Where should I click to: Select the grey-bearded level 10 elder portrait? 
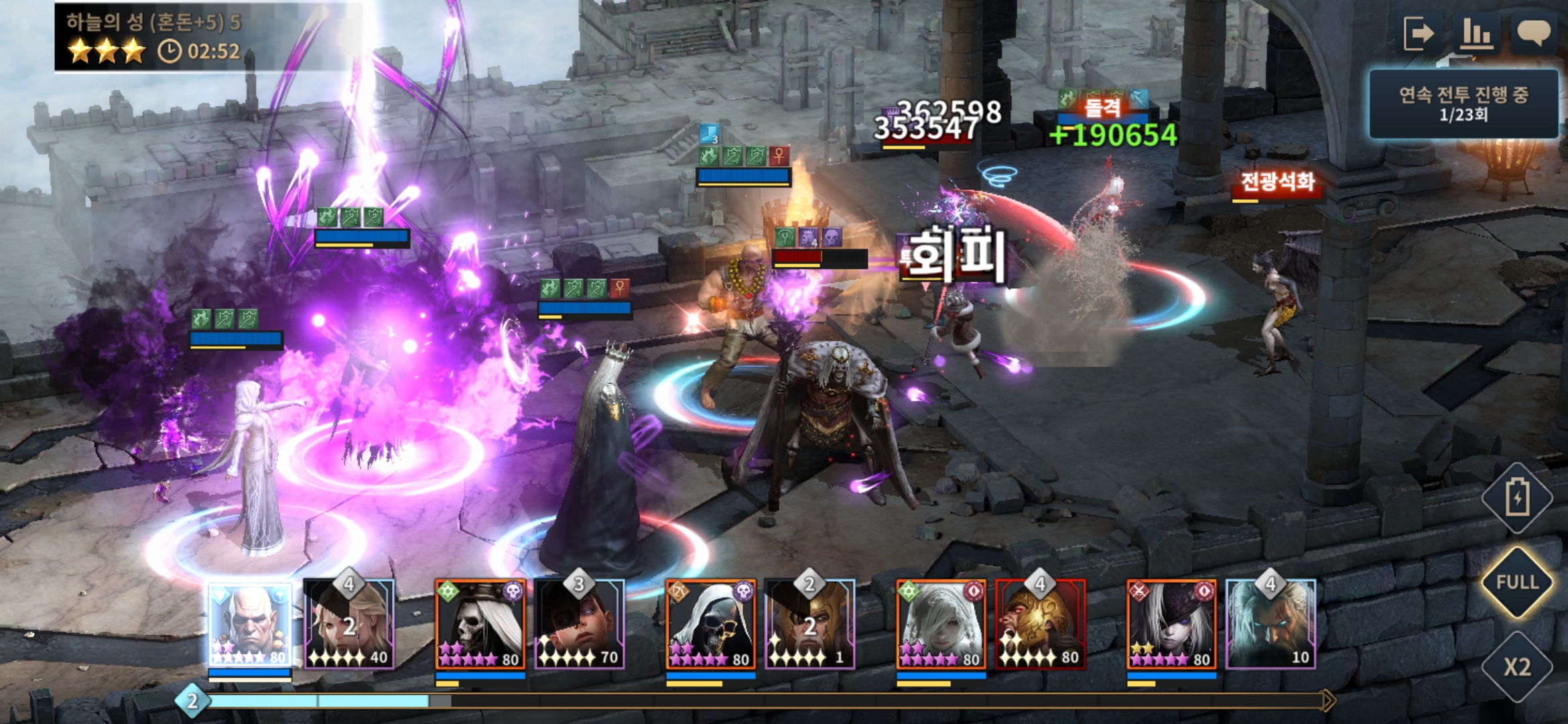1270,625
